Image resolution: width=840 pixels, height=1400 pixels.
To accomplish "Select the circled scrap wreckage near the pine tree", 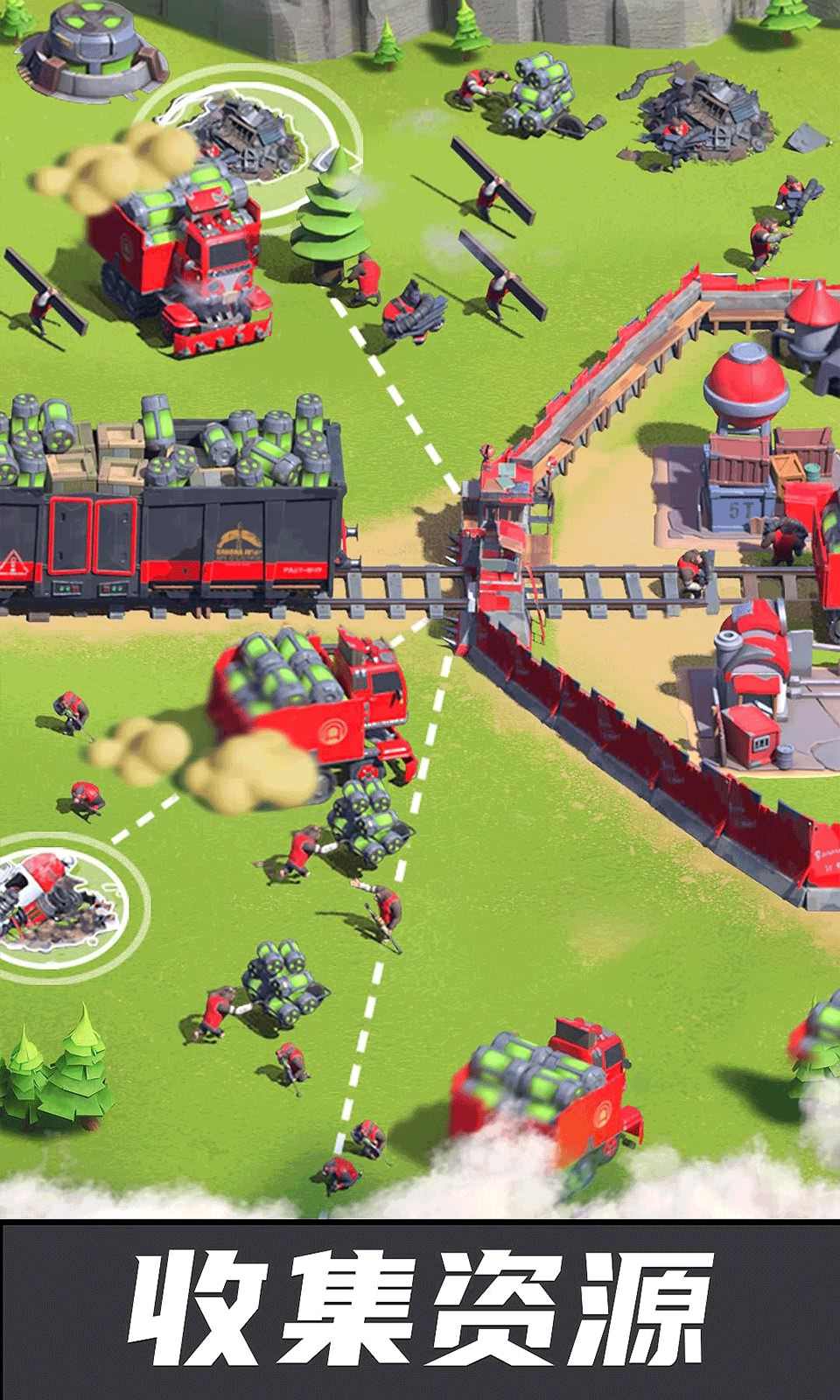I will click(248, 139).
